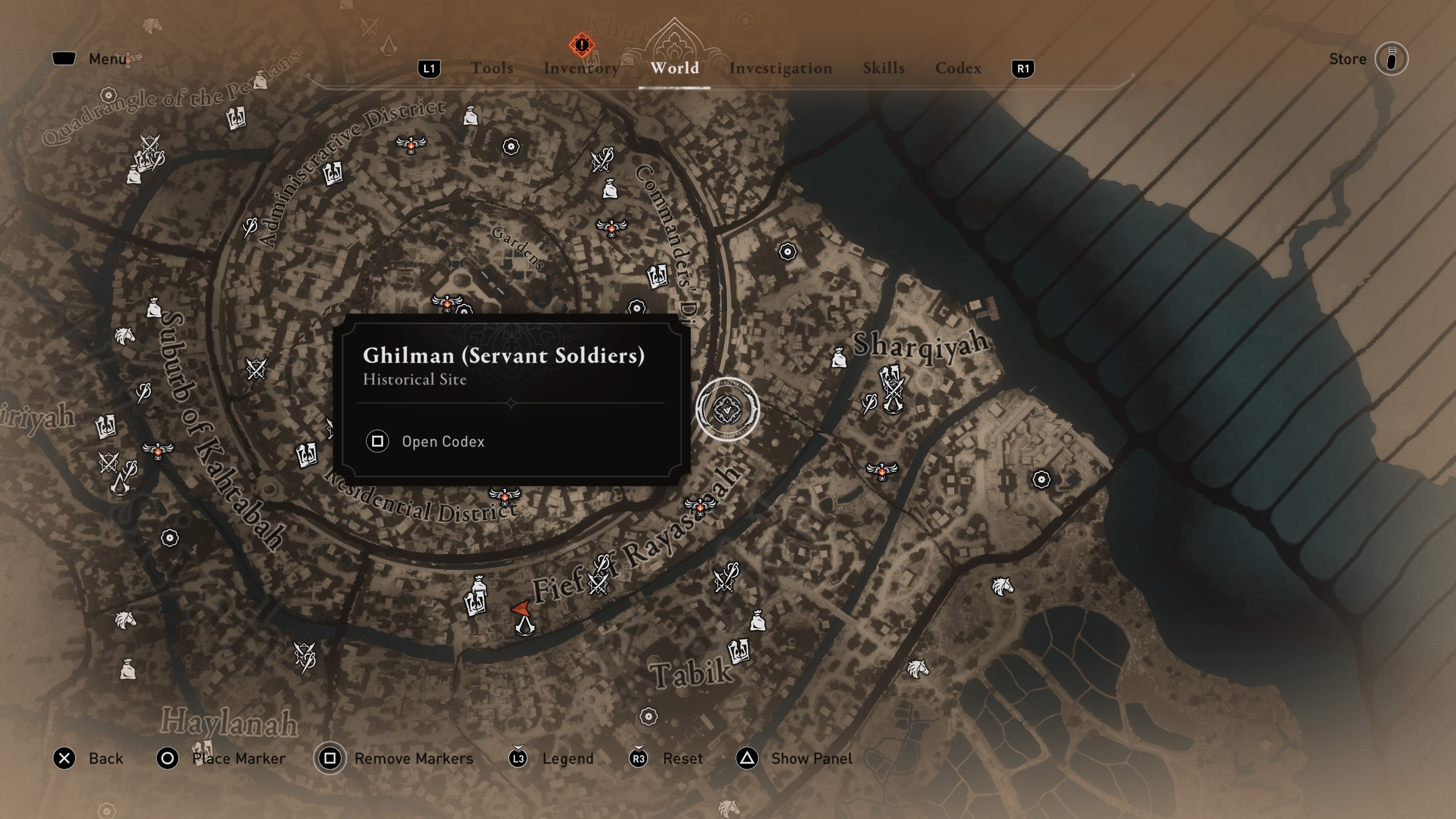Switch to the Skills tab
1456x819 pixels.
click(883, 68)
